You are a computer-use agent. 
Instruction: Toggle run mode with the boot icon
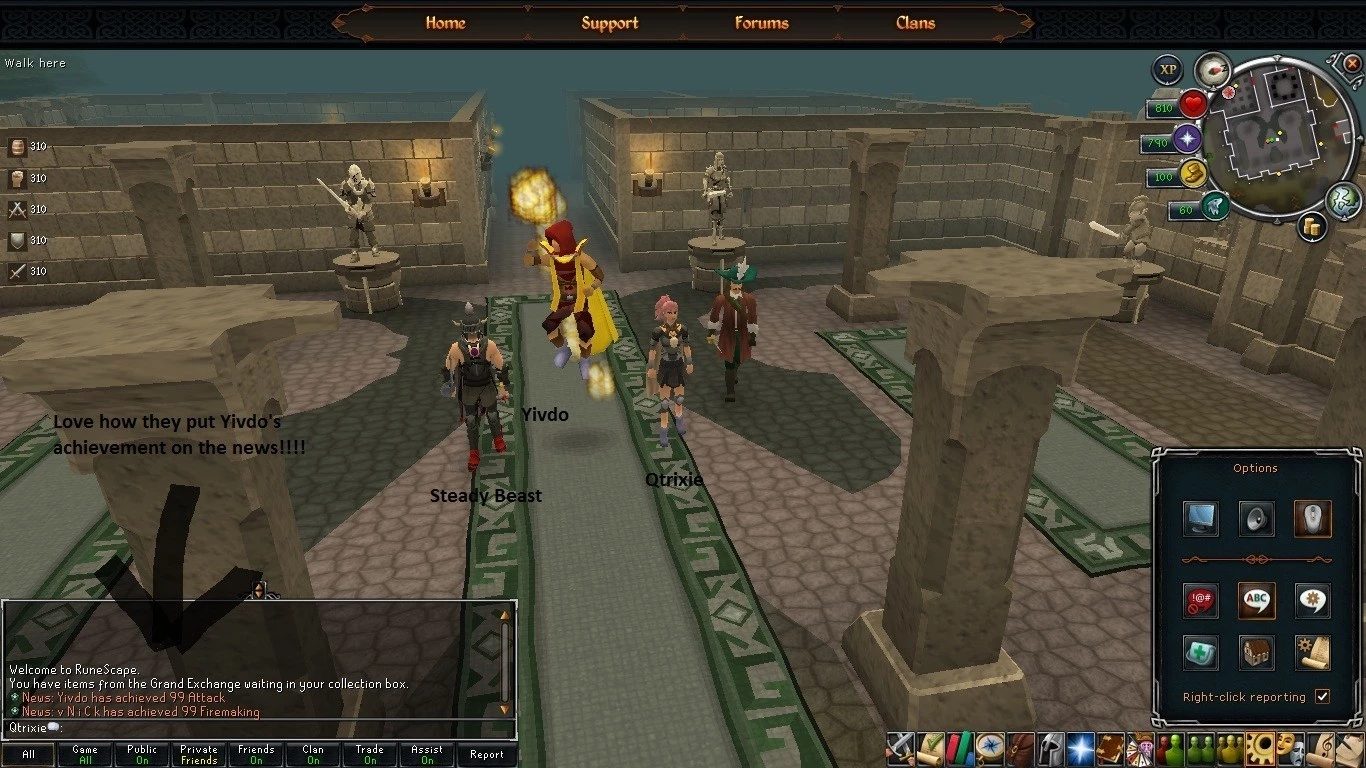point(1216,206)
